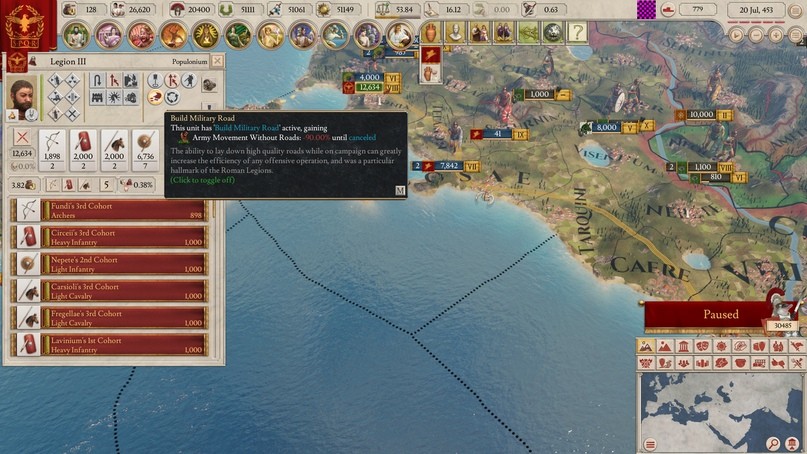Select the 7,842 army VII banner

point(447,166)
